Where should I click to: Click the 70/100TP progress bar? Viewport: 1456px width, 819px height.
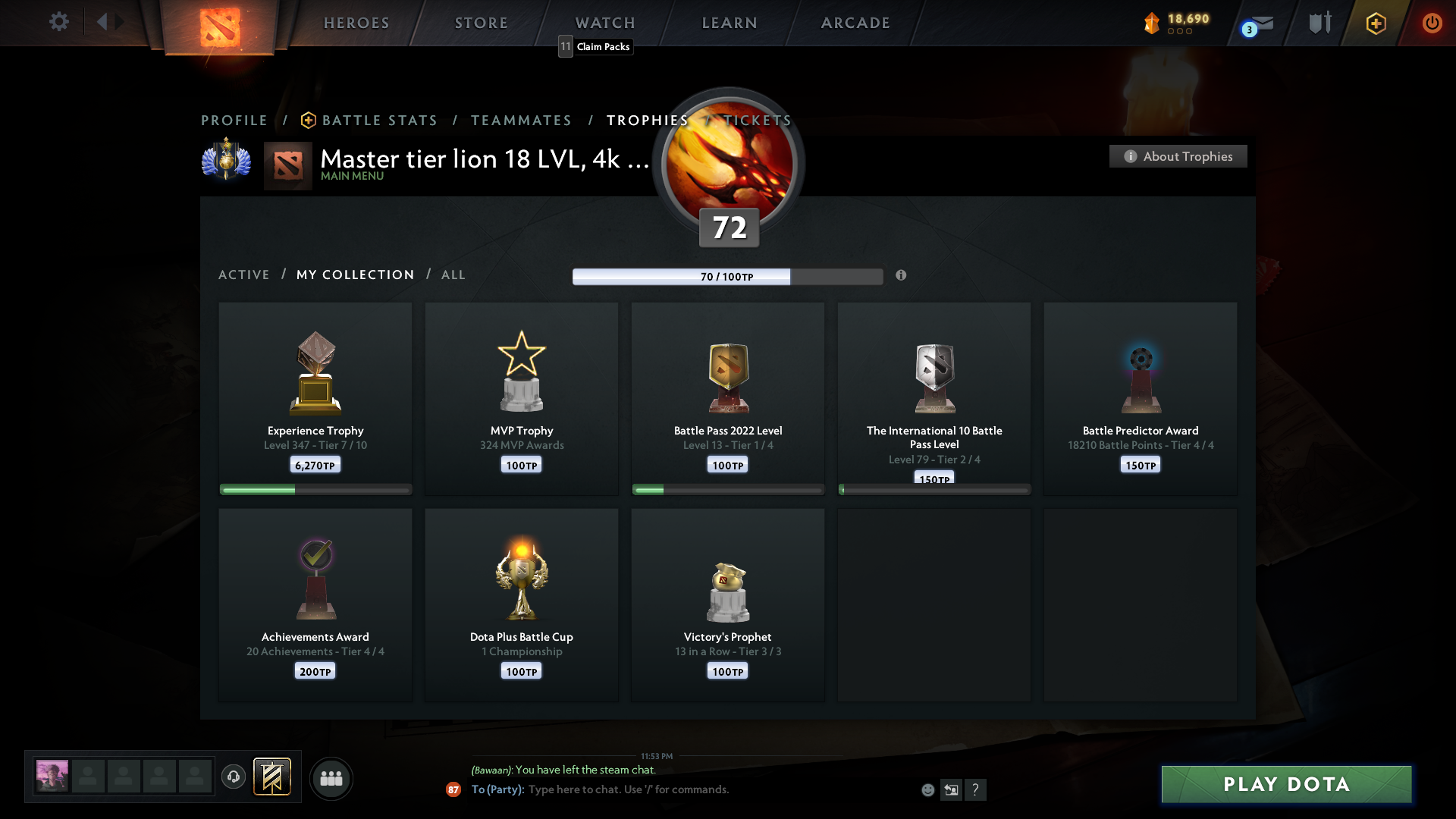(728, 276)
